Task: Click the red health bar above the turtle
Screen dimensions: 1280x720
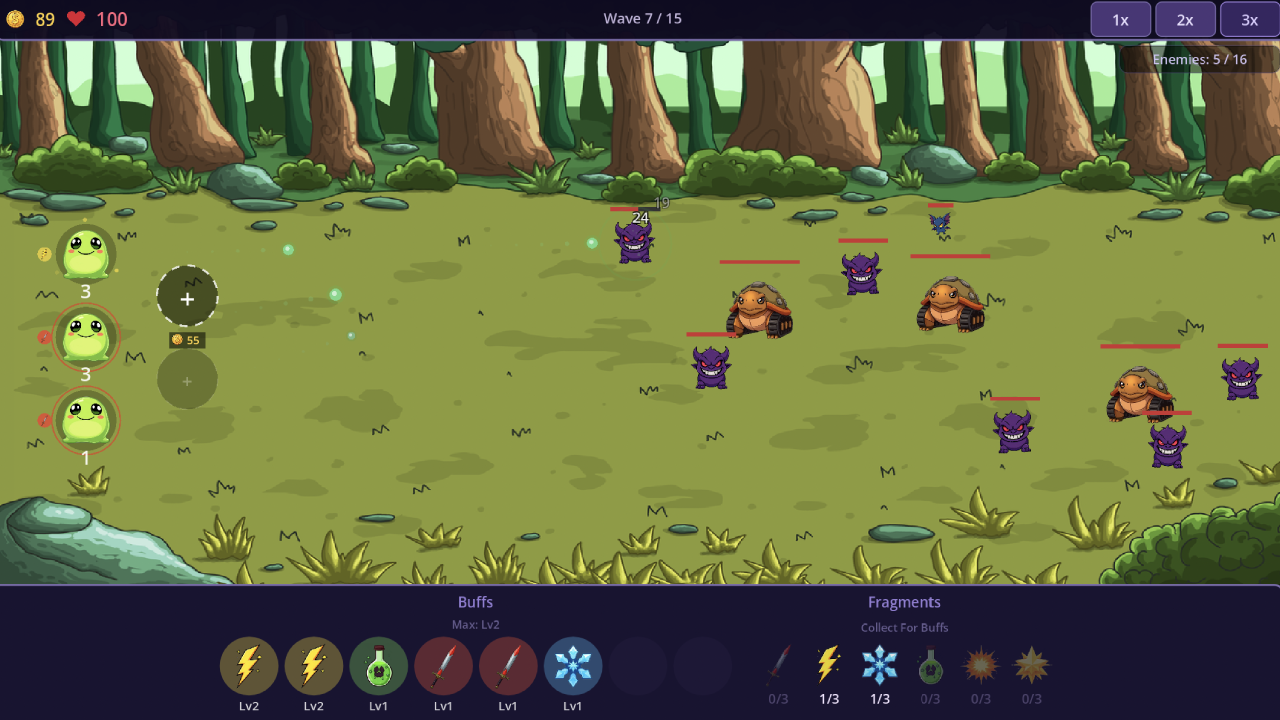Action: click(758, 262)
